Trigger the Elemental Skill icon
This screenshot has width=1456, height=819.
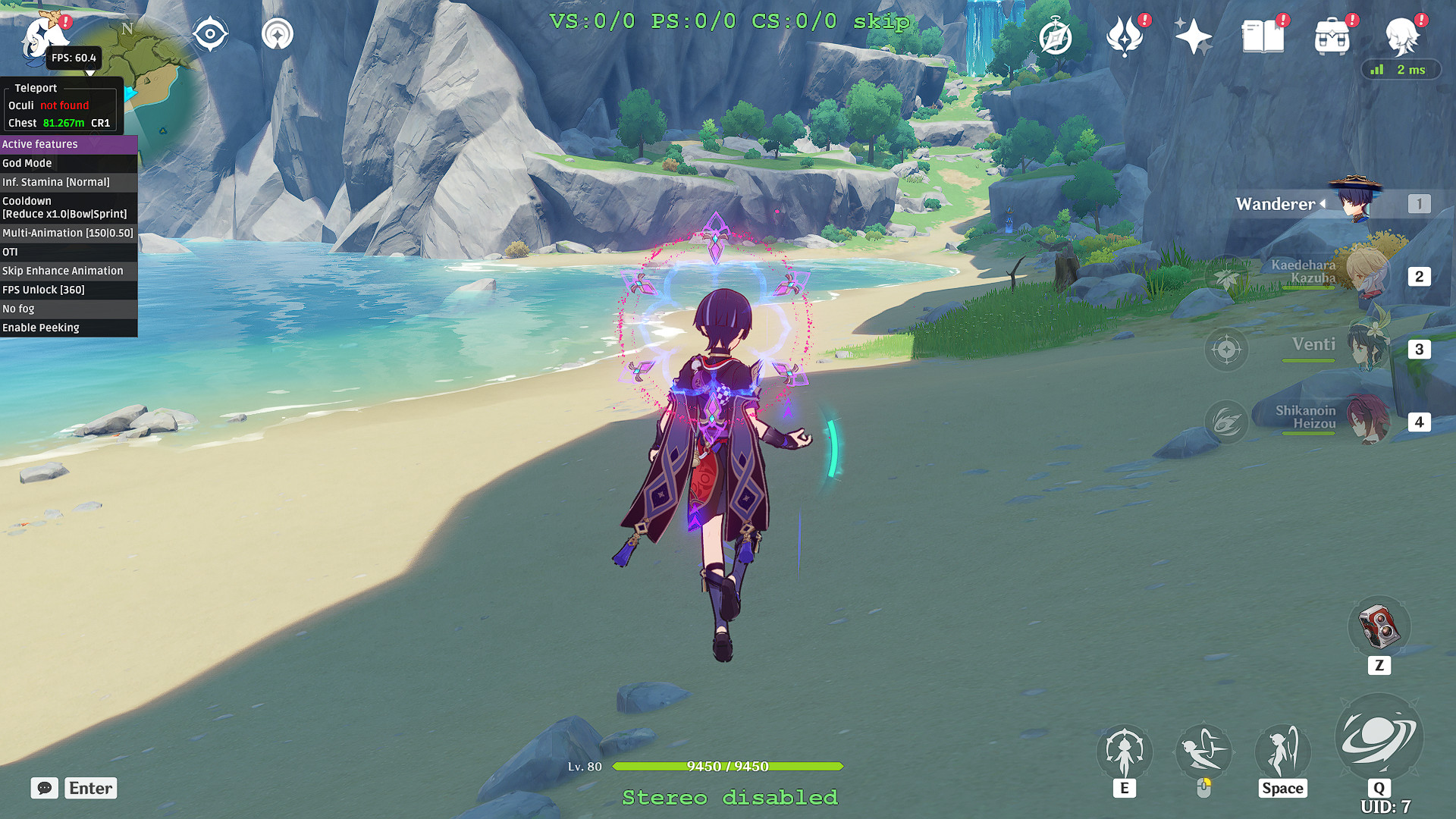(1125, 751)
